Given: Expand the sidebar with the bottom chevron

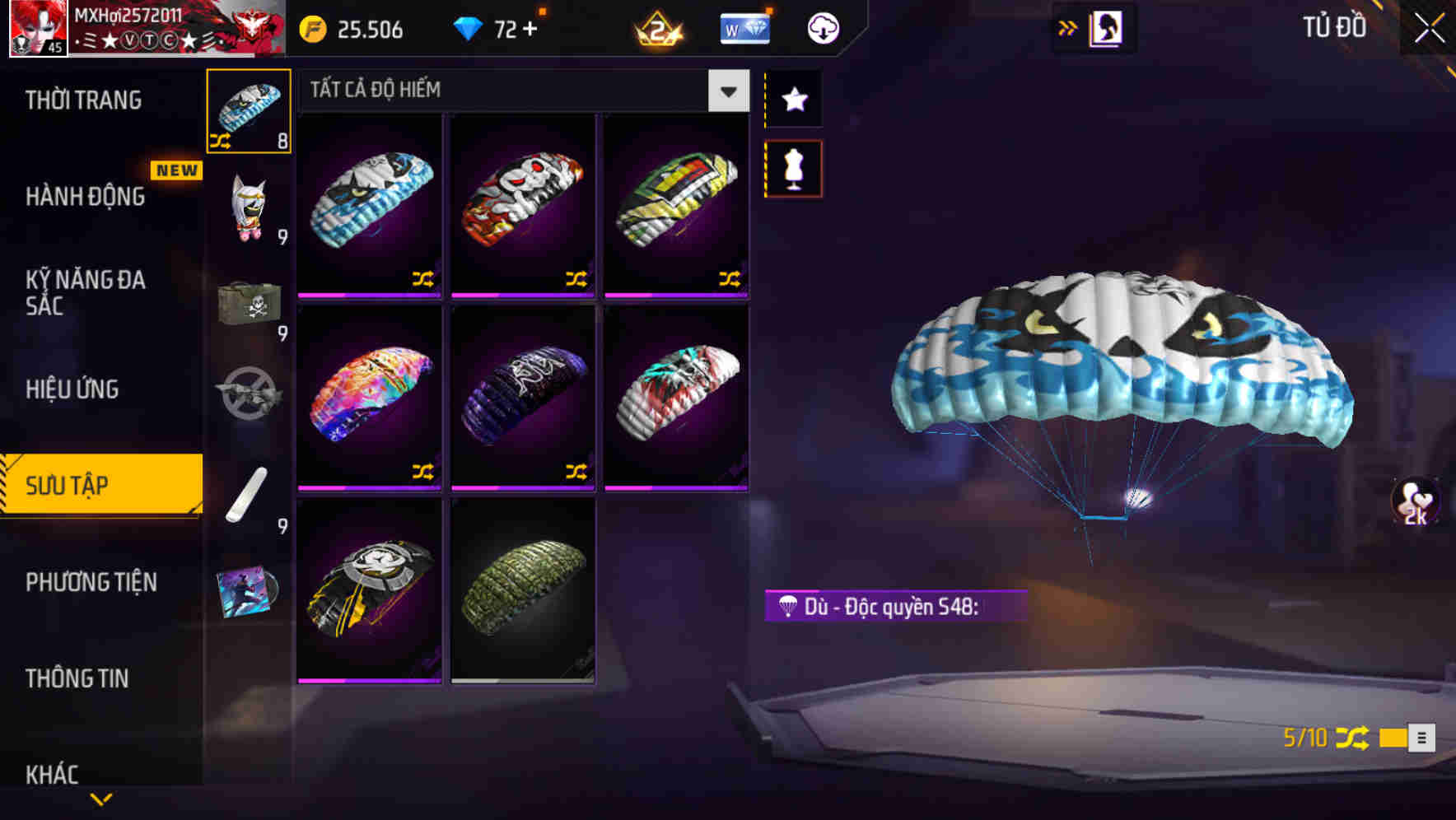Looking at the screenshot, I should [100, 799].
